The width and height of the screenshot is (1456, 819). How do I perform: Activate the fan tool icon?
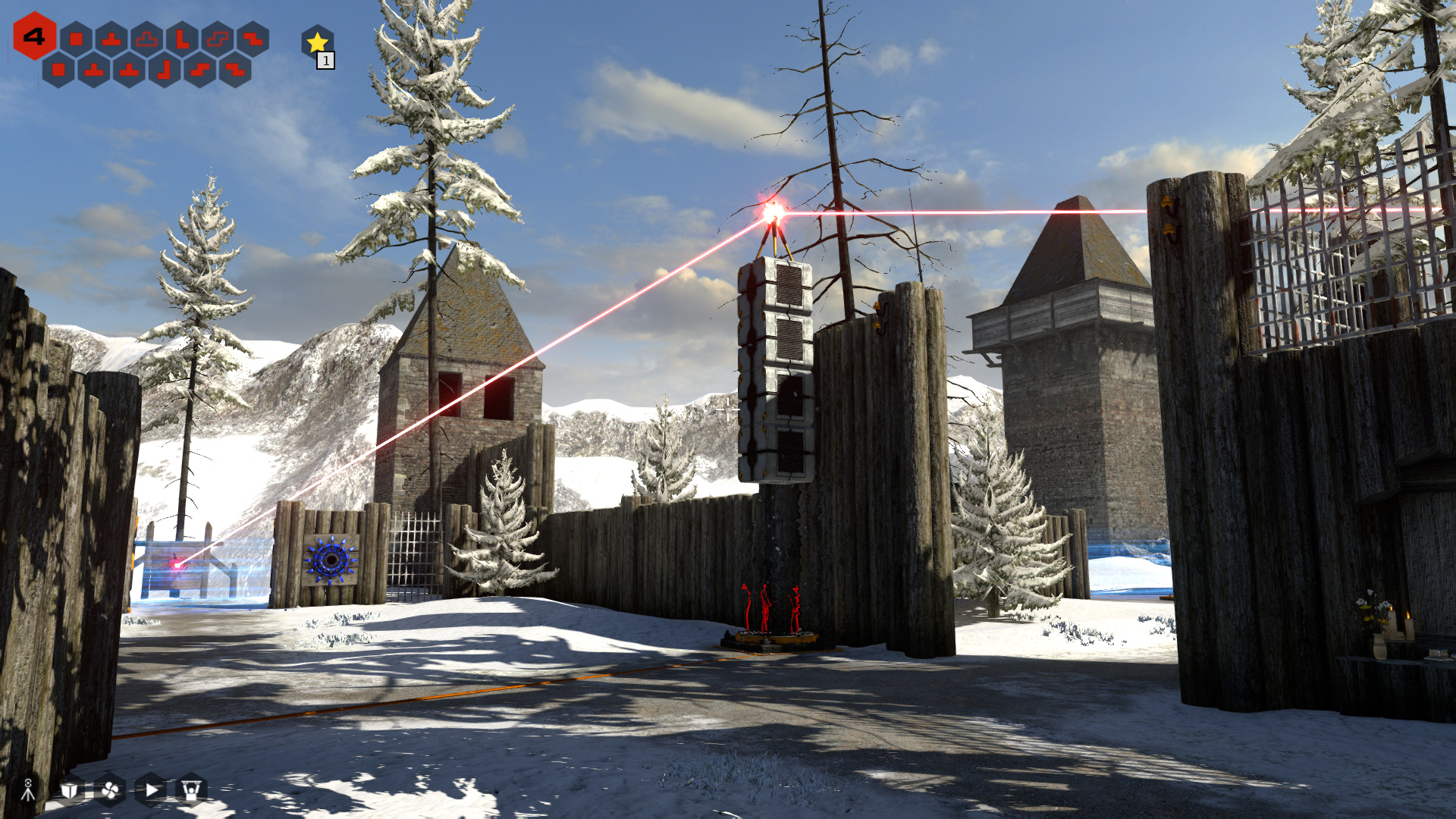click(110, 790)
